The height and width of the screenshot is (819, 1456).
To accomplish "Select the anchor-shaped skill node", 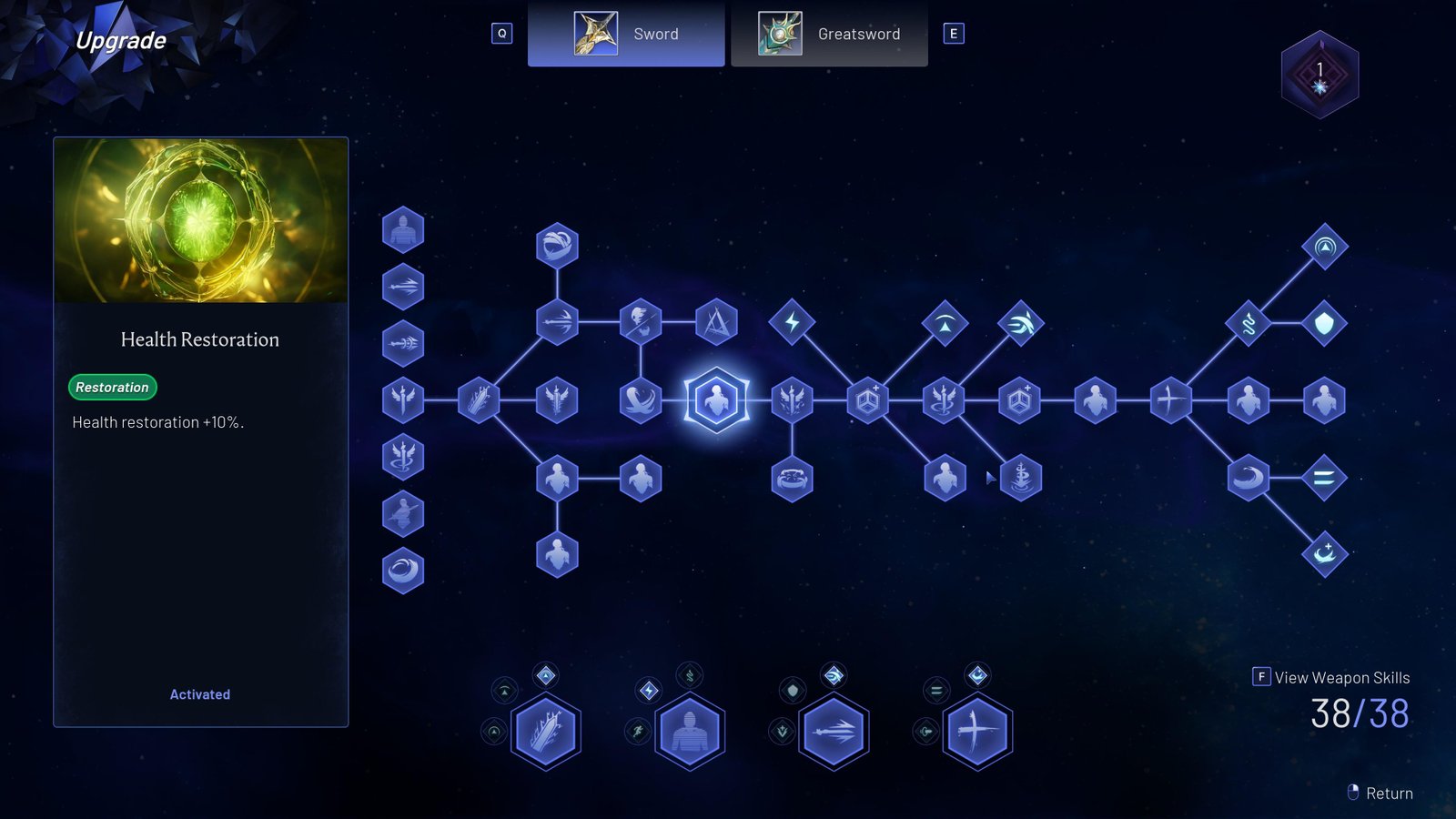I will (1020, 477).
